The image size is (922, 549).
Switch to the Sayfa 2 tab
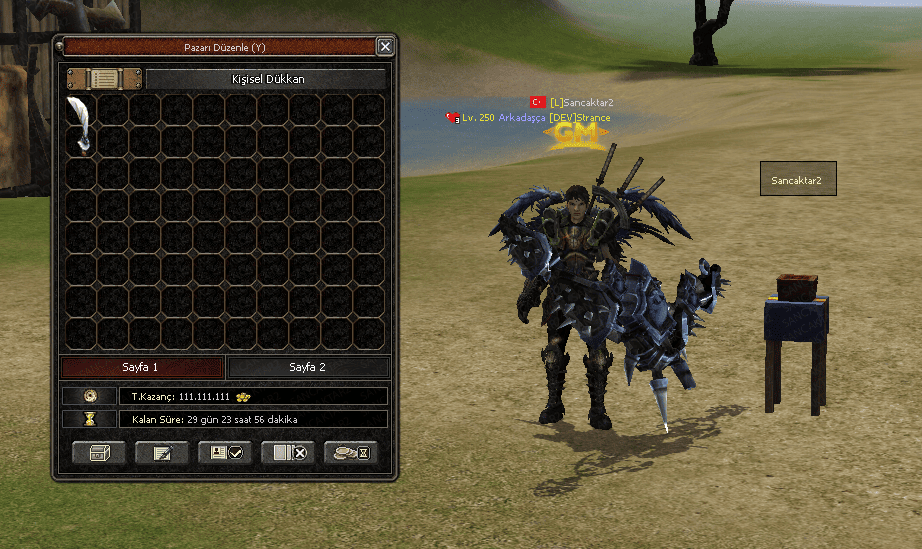coord(308,367)
